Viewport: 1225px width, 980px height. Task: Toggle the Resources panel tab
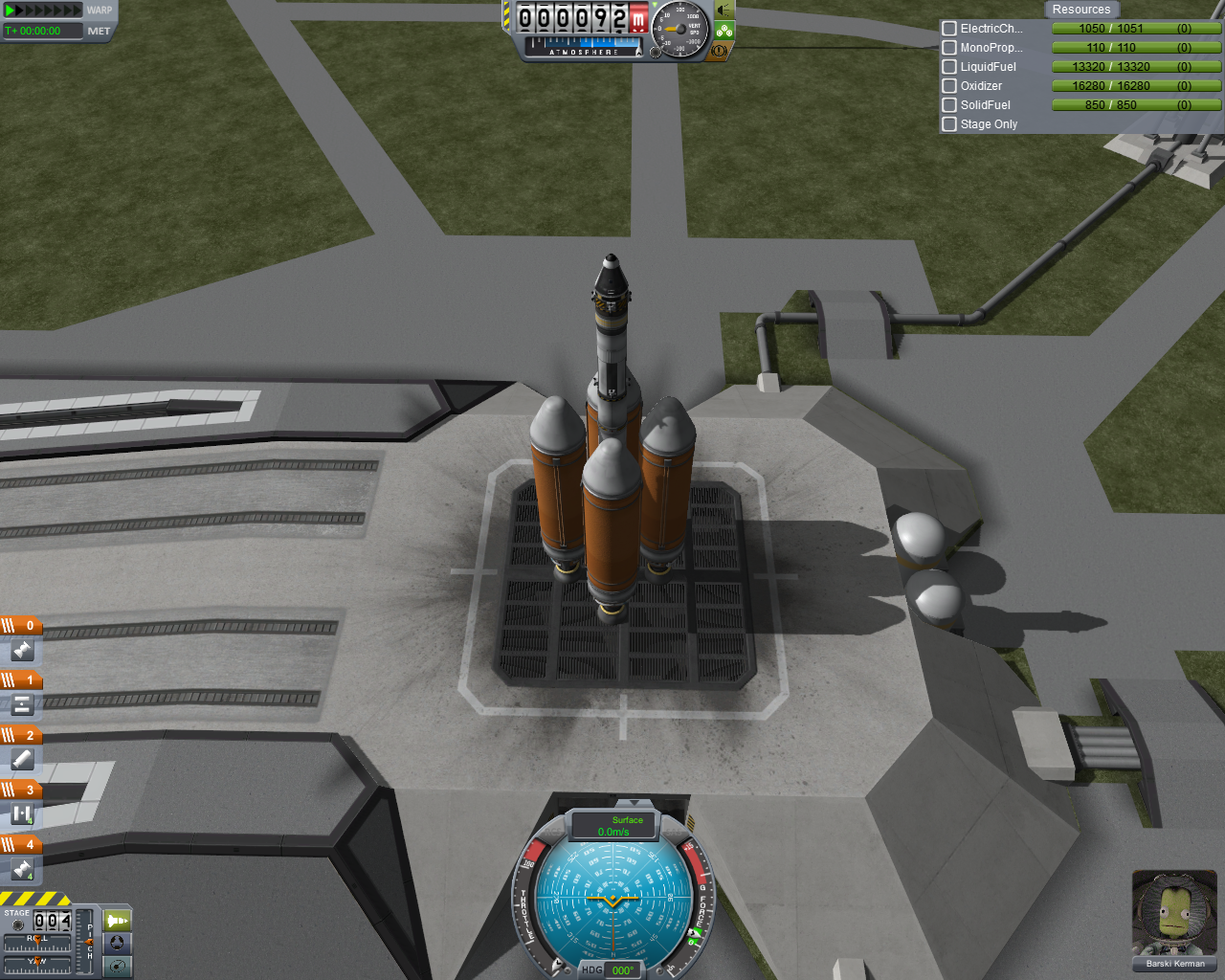[1080, 10]
